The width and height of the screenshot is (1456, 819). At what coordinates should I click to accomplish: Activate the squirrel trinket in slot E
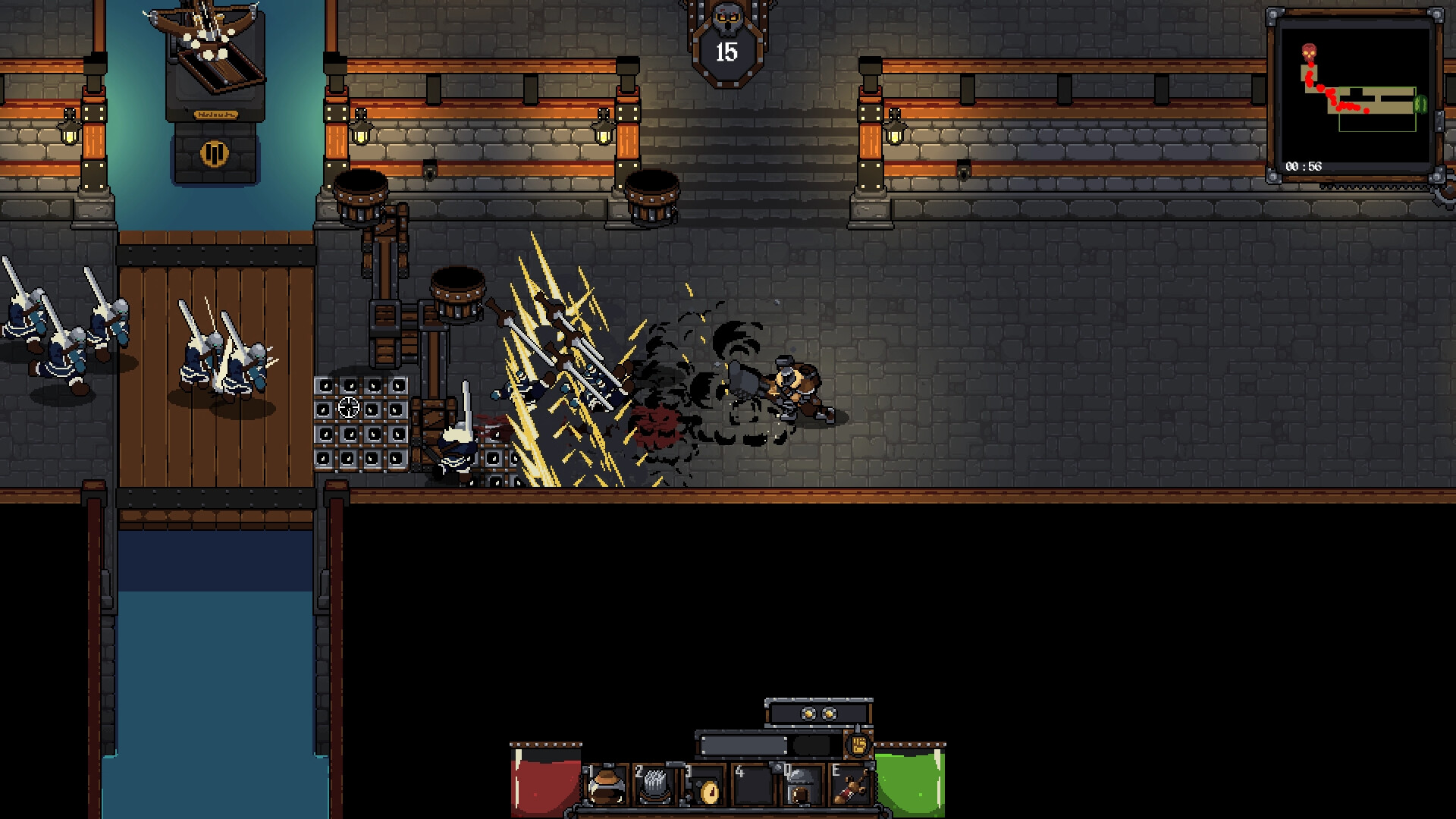click(x=851, y=789)
